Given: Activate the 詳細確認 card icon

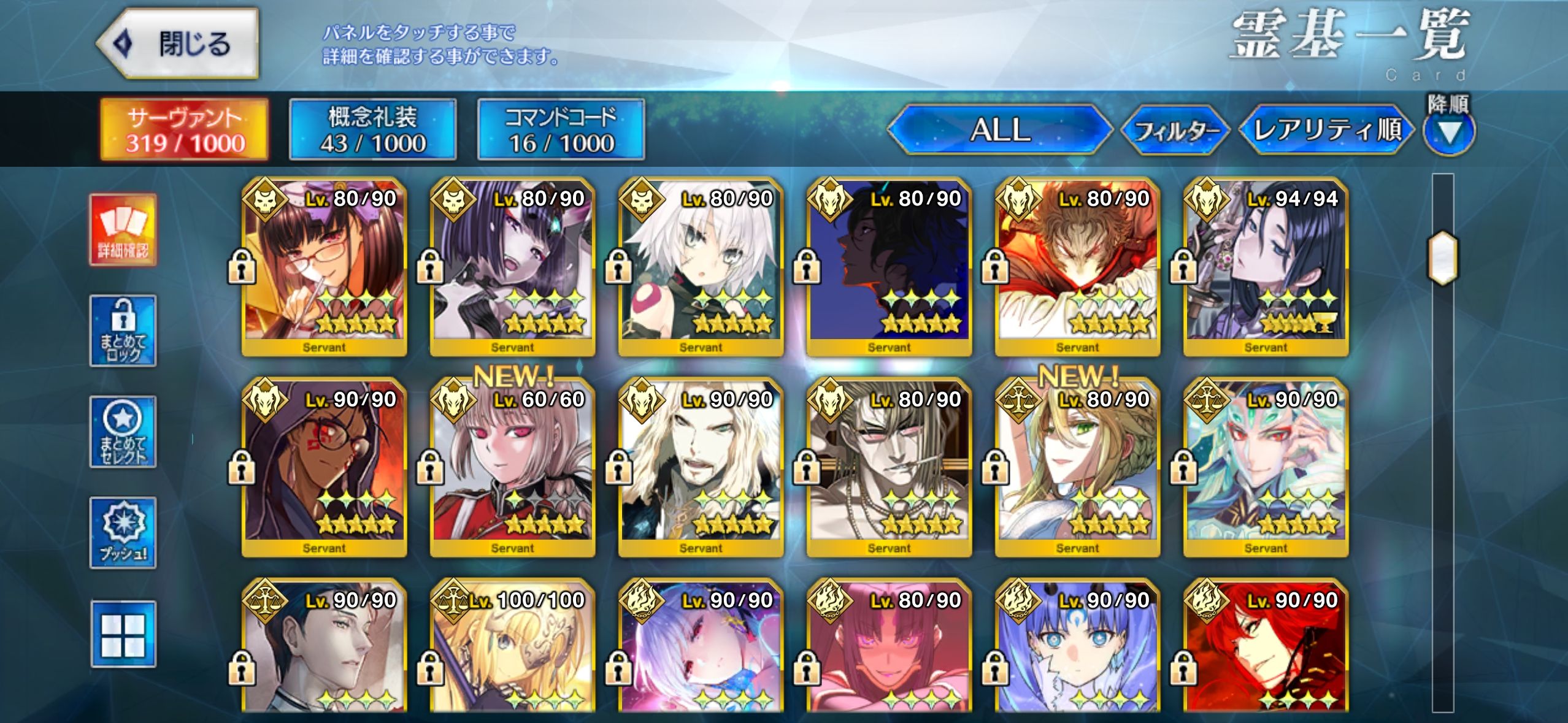Looking at the screenshot, I should (123, 230).
